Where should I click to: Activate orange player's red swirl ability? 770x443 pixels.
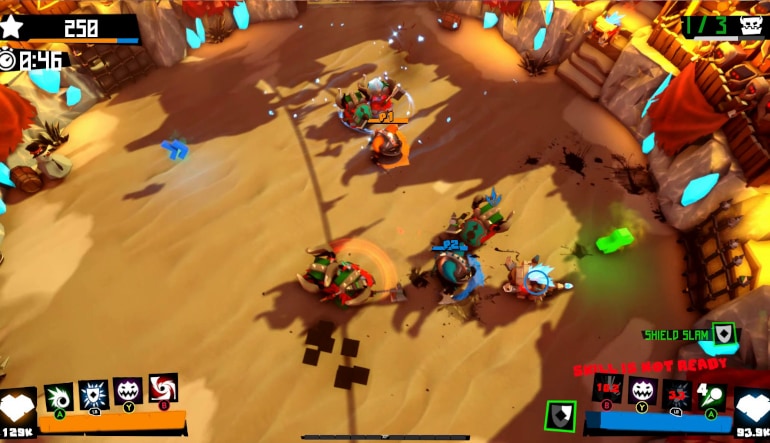pyautogui.click(x=163, y=388)
